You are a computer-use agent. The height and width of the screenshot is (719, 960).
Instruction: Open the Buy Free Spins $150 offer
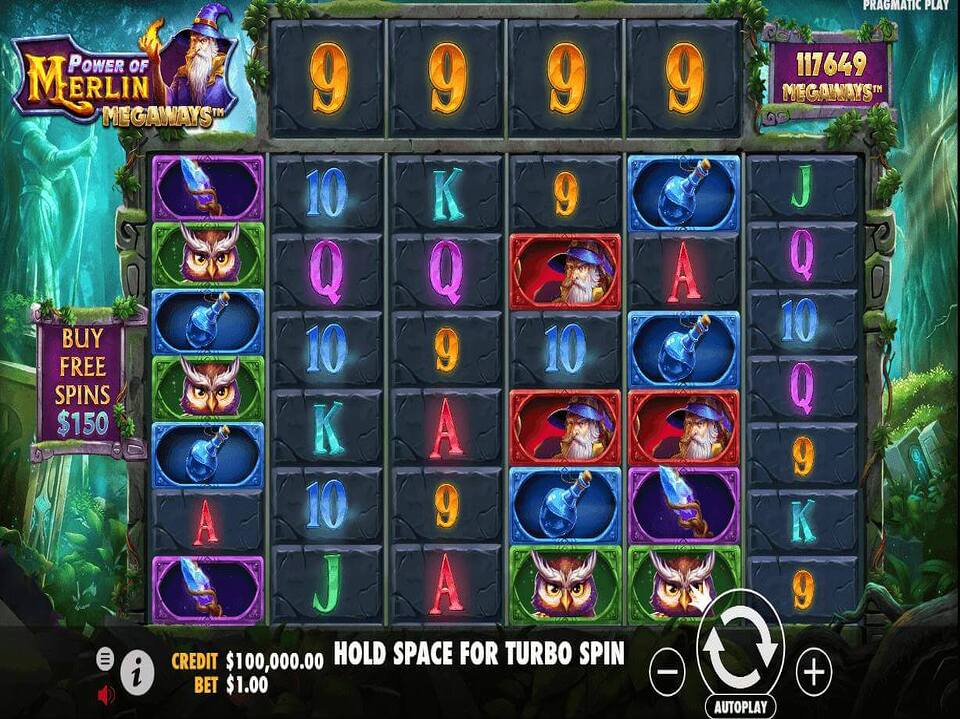coord(83,381)
